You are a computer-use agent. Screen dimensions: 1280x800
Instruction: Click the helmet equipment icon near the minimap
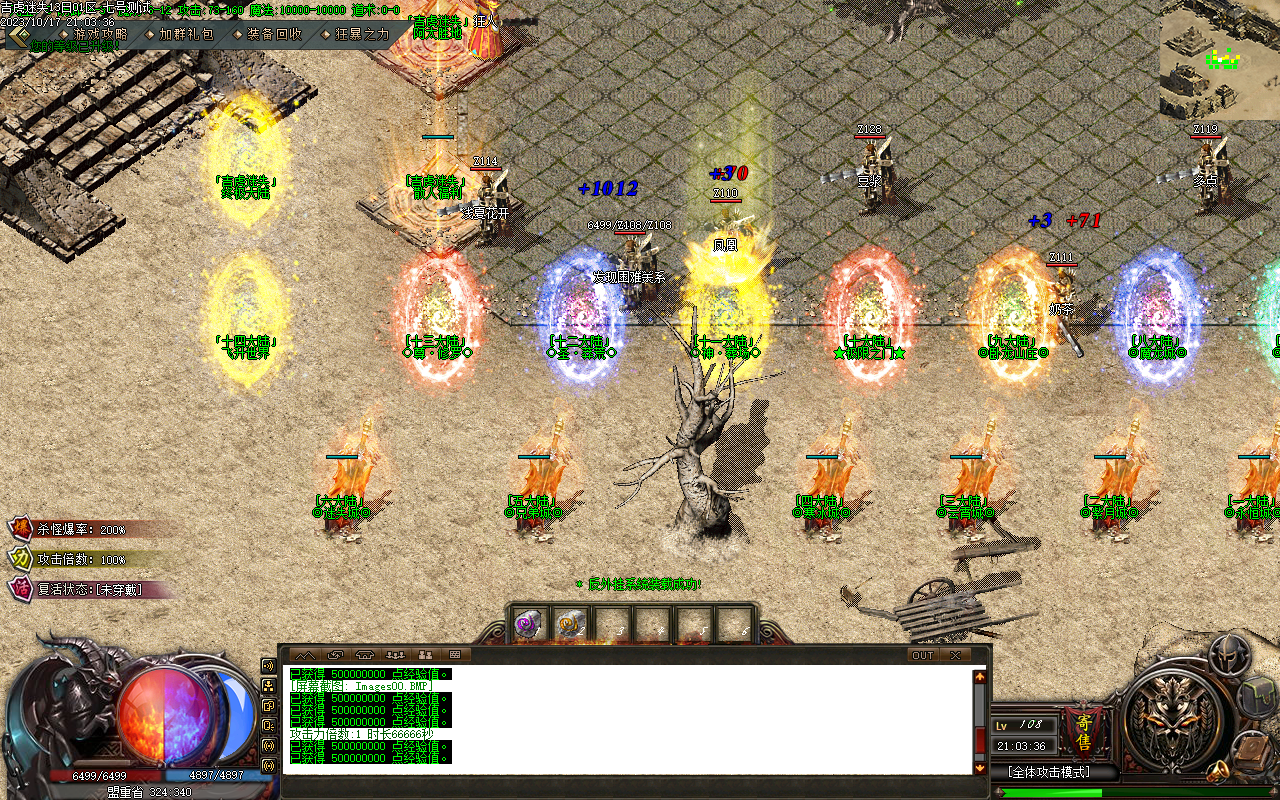click(x=1228, y=653)
